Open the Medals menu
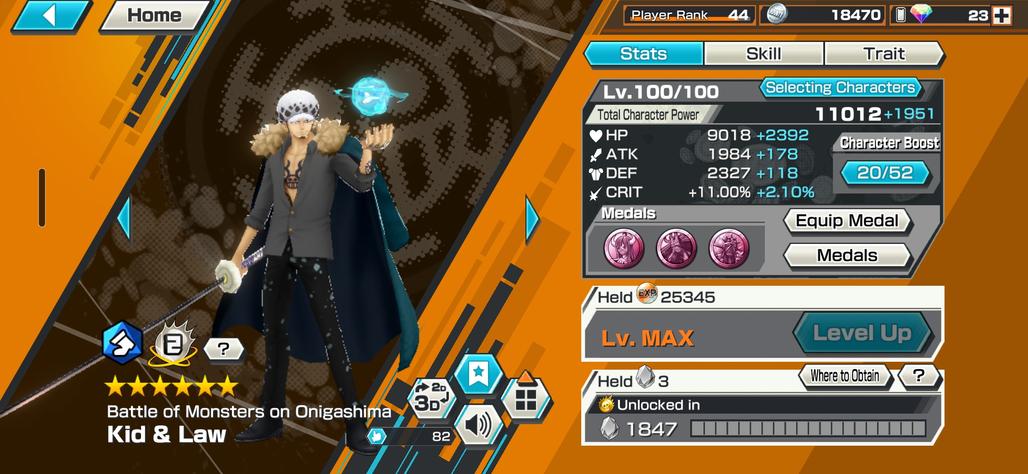The width and height of the screenshot is (1028, 474). point(847,256)
